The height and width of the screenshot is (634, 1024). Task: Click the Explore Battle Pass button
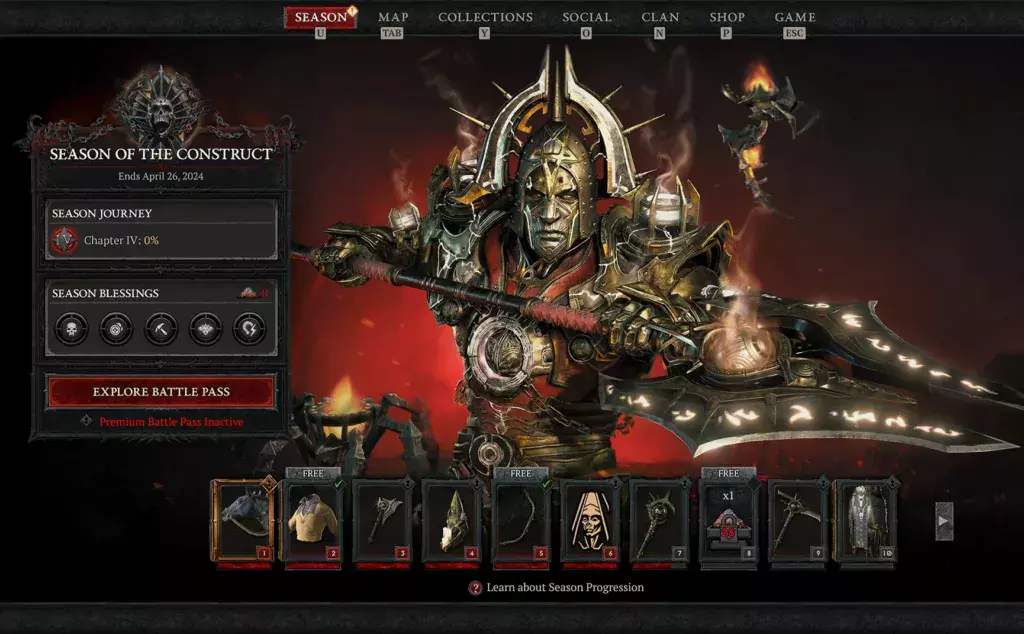(x=161, y=392)
